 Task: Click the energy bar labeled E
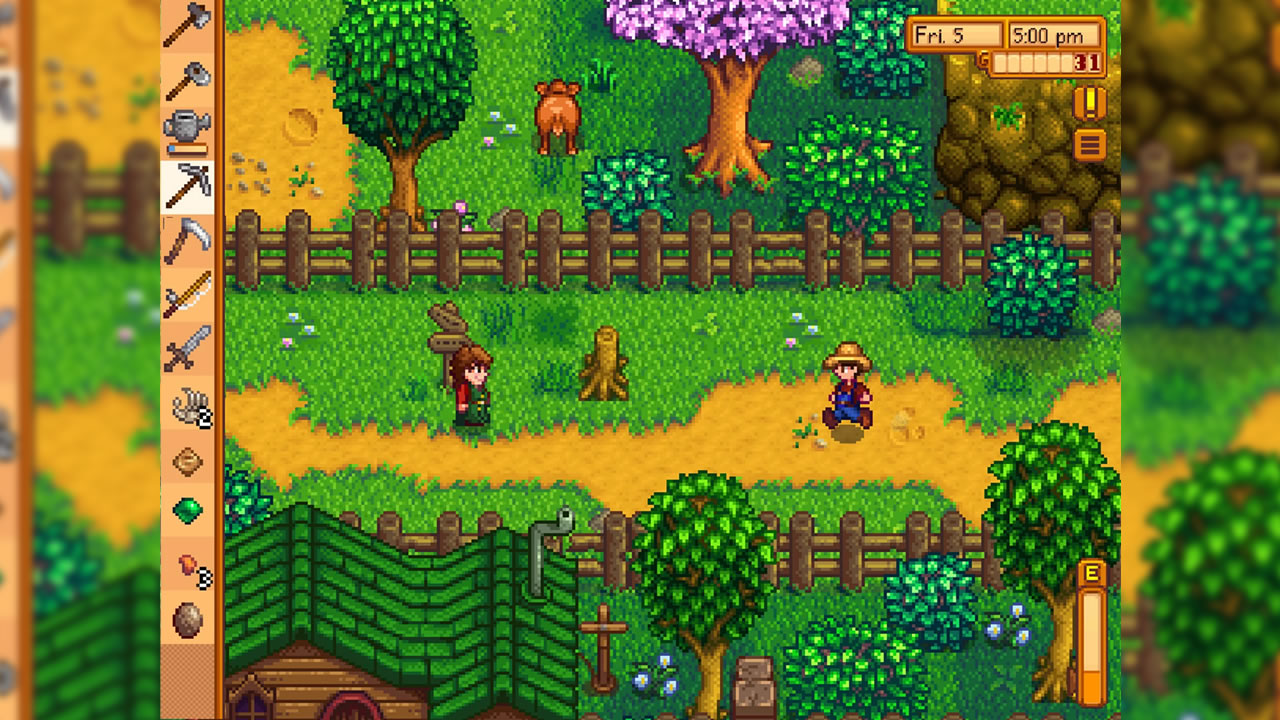coord(1092,620)
